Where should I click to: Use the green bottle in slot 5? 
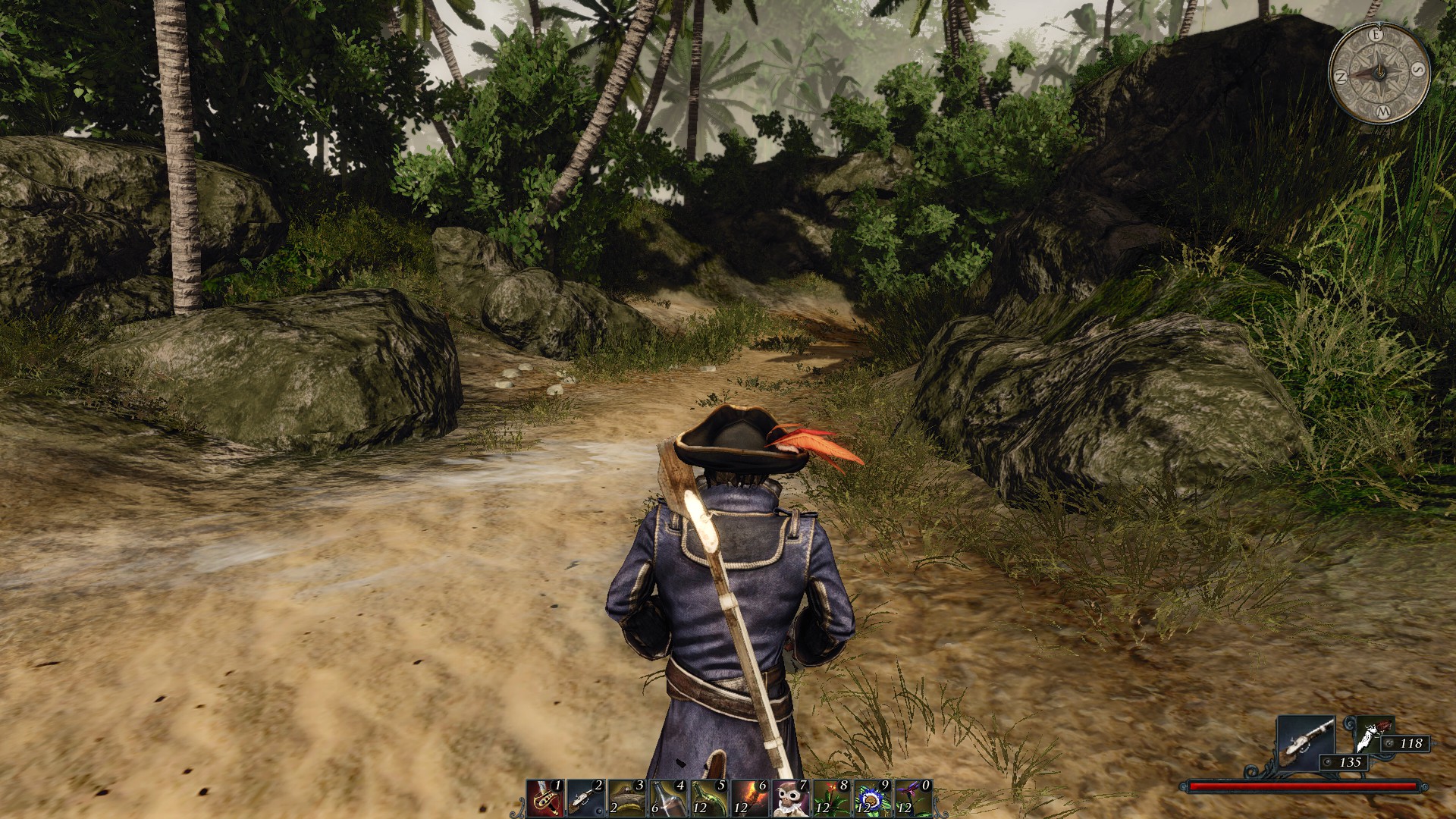[x=708, y=798]
